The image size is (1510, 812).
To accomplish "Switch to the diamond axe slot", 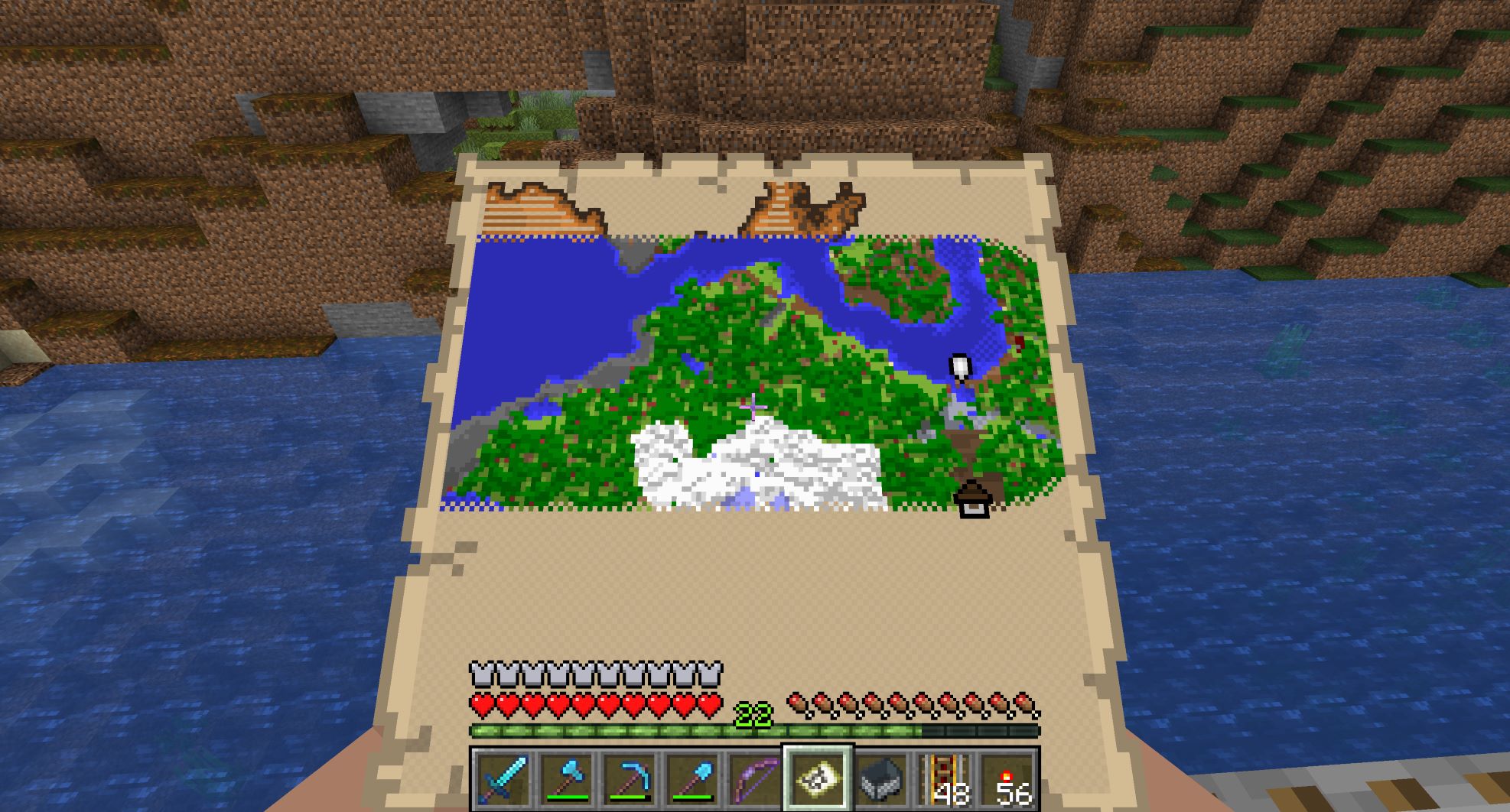I will click(x=565, y=779).
